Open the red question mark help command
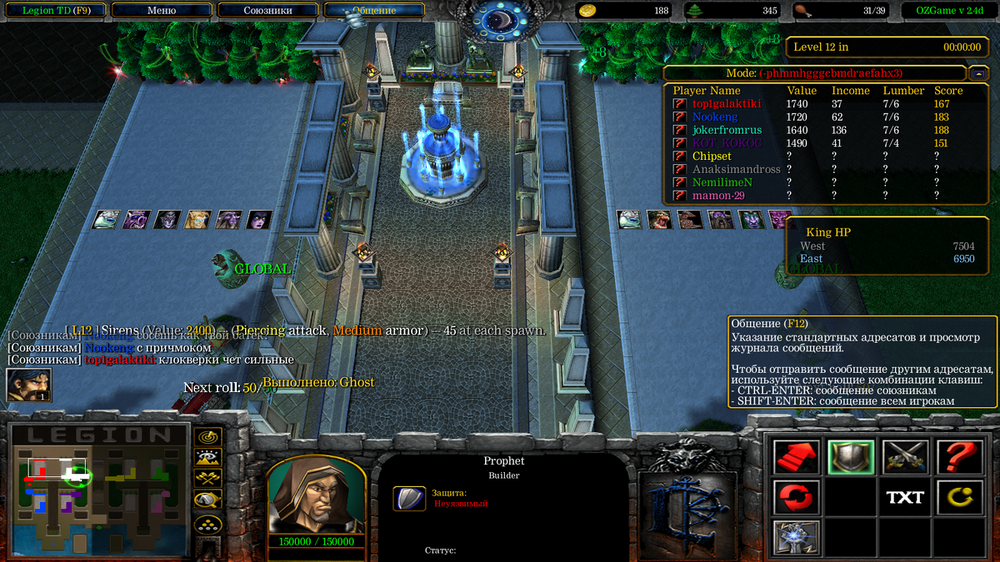Viewport: 1000px width, 562px height. (957, 457)
